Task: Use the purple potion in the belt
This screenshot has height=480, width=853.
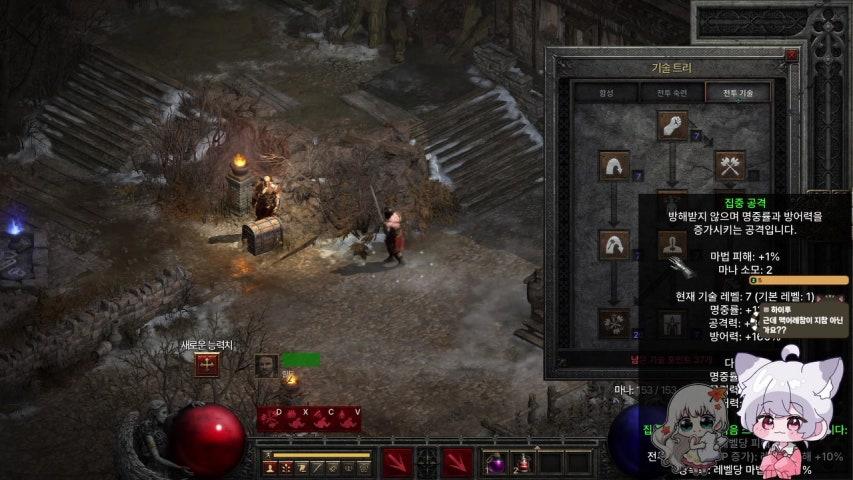Action: 497,462
